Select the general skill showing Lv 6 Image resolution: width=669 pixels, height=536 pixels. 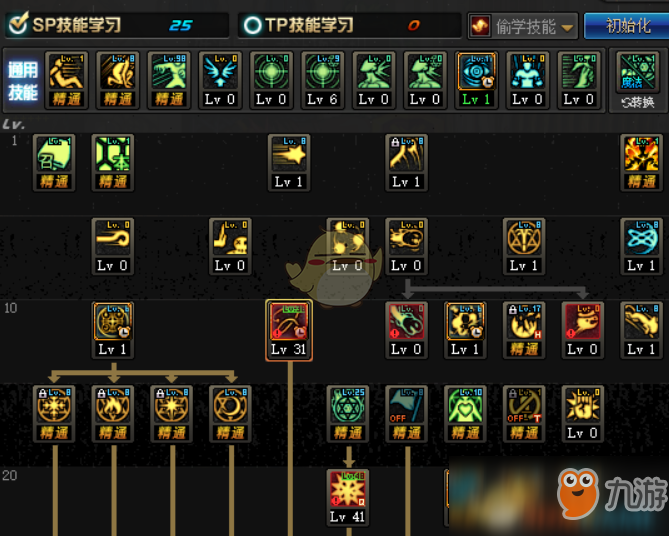pos(323,78)
